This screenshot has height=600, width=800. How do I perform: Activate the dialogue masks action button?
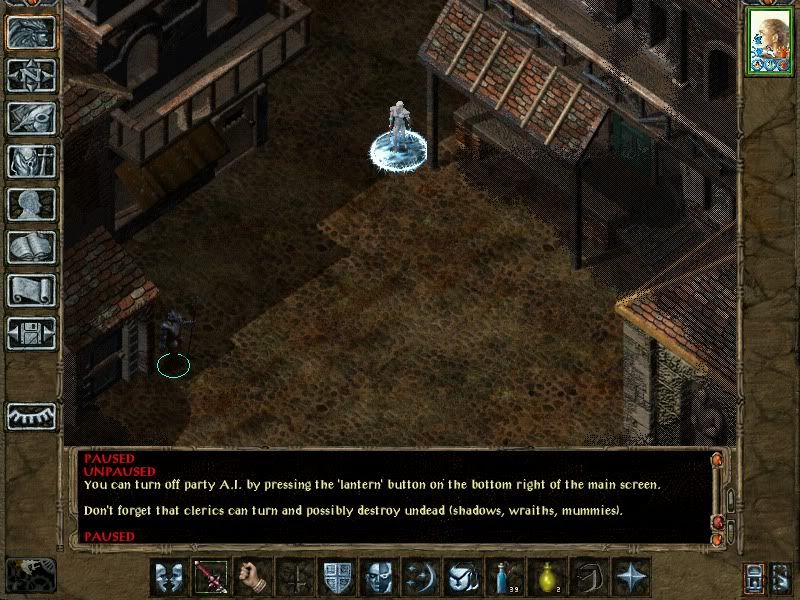pos(169,578)
